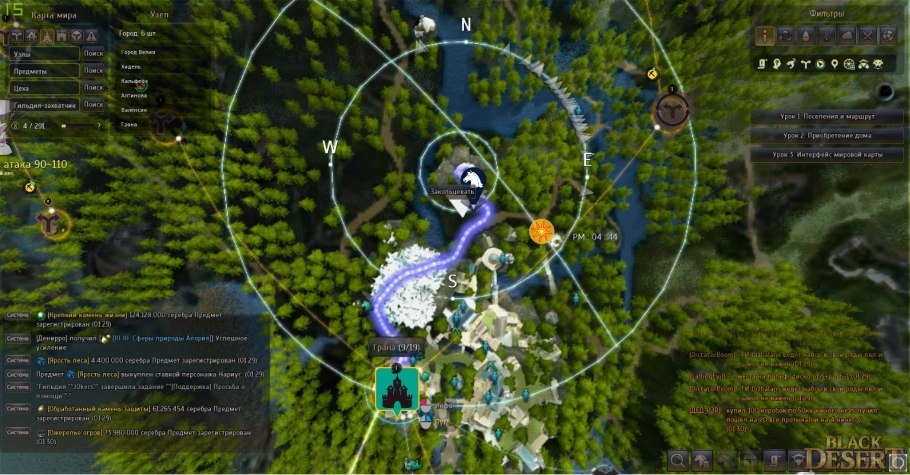Click the search button beside Узлы
910x475 pixels.
(94, 54)
